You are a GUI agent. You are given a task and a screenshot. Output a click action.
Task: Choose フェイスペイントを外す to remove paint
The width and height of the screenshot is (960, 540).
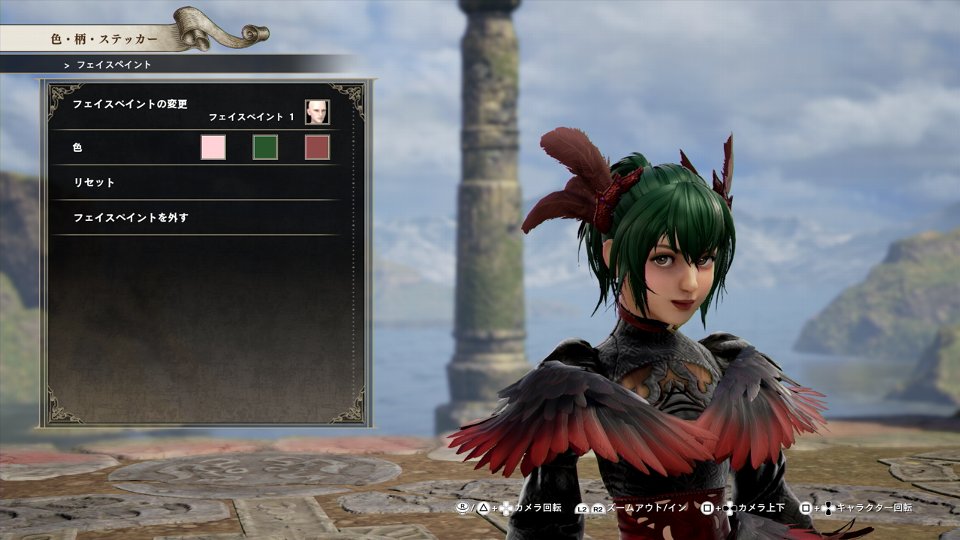click(131, 217)
